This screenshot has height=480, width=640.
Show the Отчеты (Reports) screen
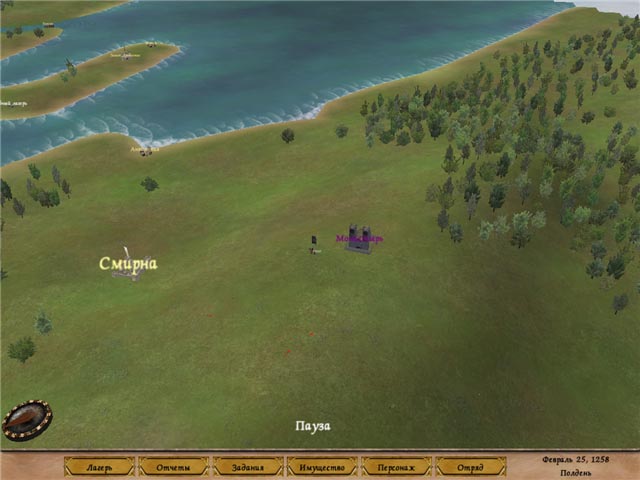click(x=174, y=467)
